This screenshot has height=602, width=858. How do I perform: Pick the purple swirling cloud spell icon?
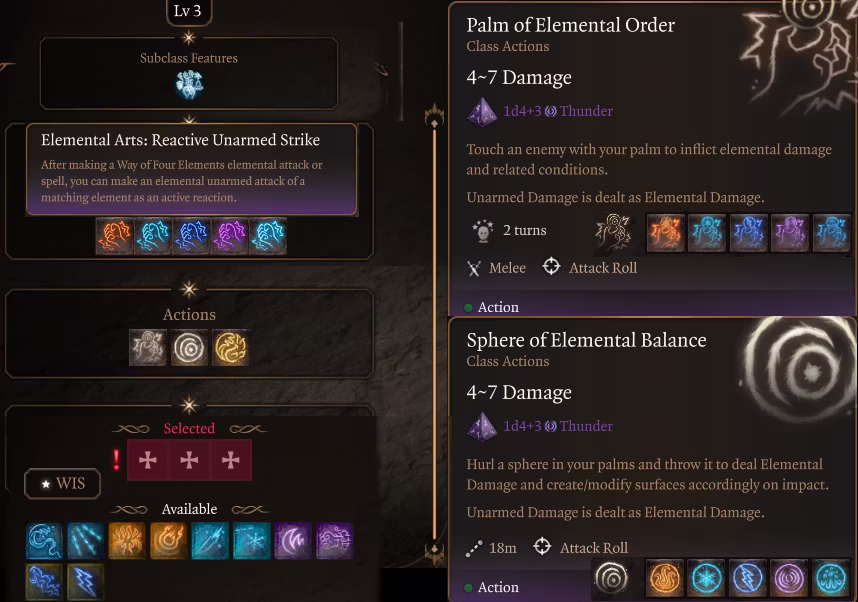coord(334,541)
